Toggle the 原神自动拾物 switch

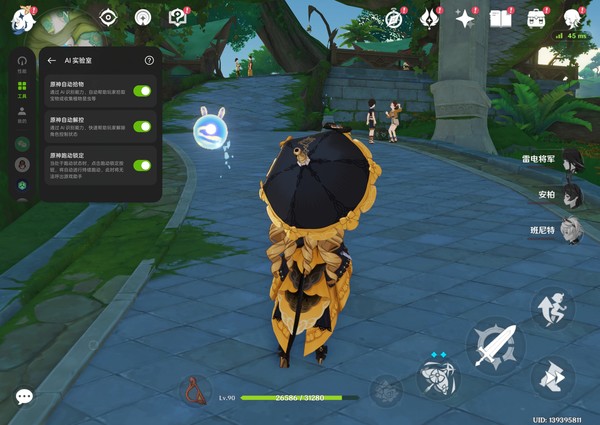142,91
